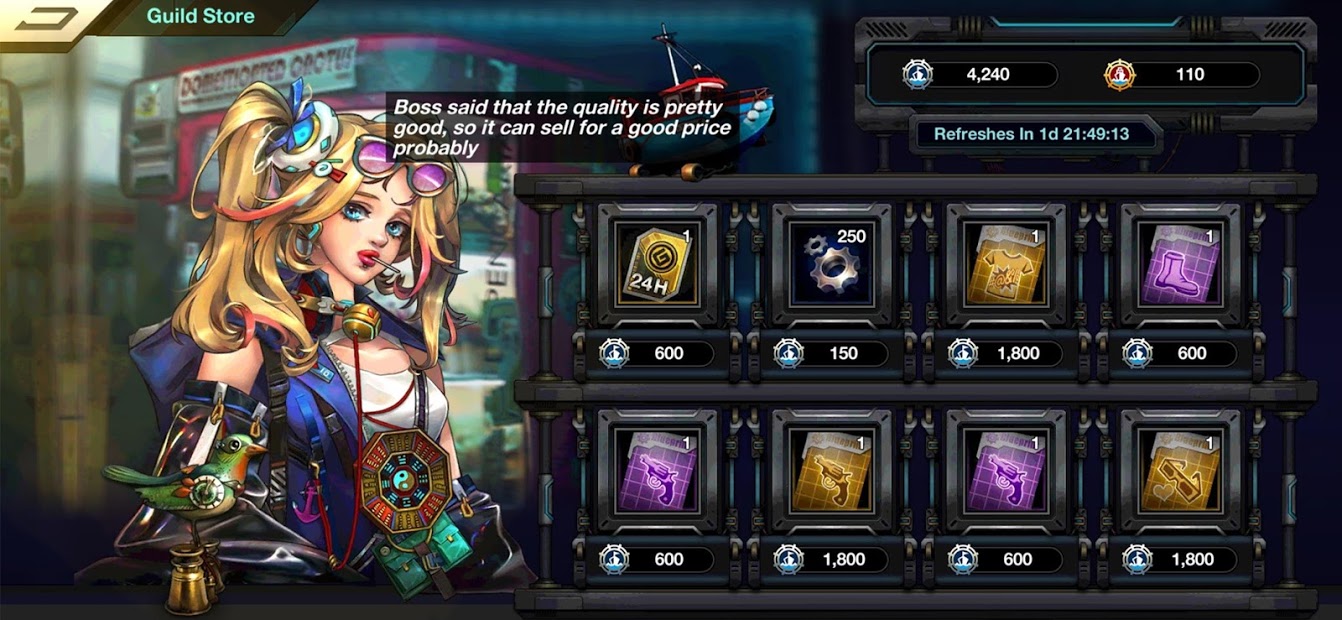Viewport: 1342px width, 620px height.
Task: Tap the 1,800 price under the gold revolver
Action: tap(831, 560)
